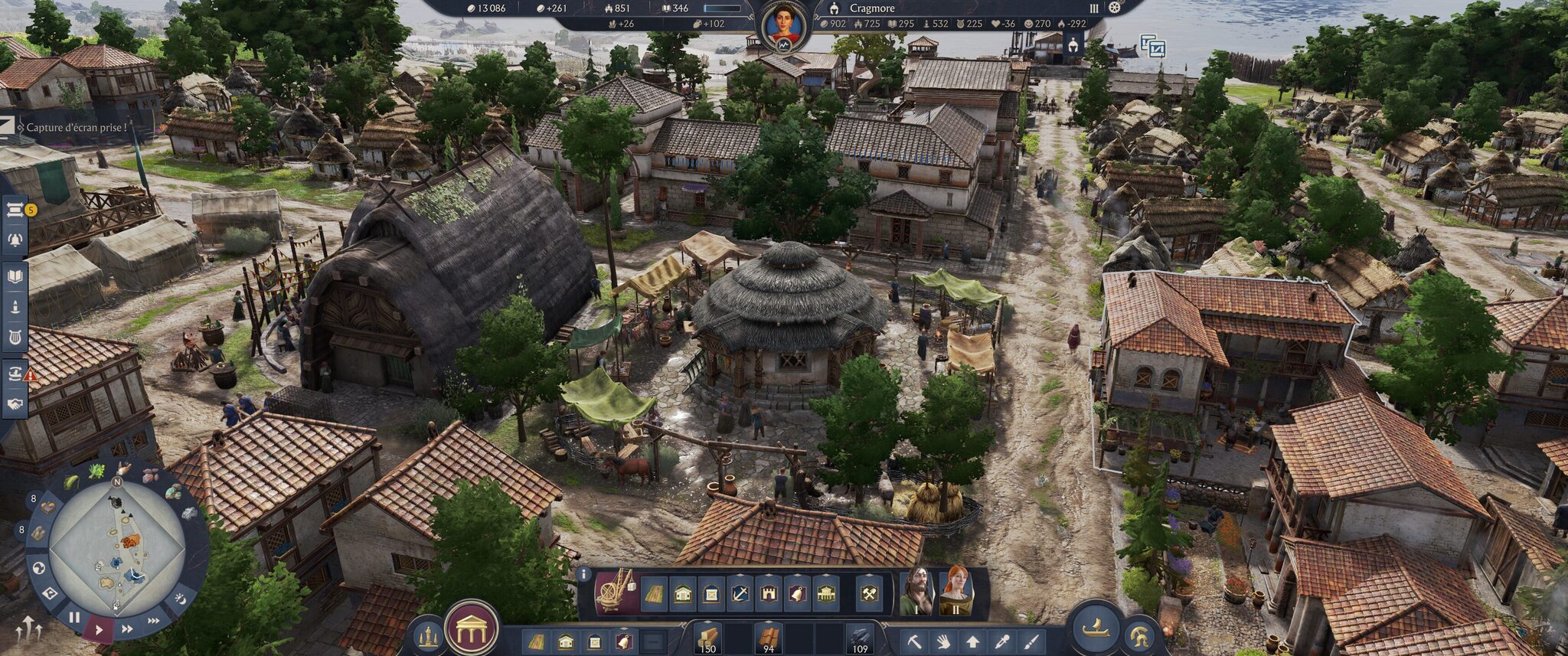Set game speed to fast forward
Image resolution: width=1568 pixels, height=656 pixels.
point(127,629)
